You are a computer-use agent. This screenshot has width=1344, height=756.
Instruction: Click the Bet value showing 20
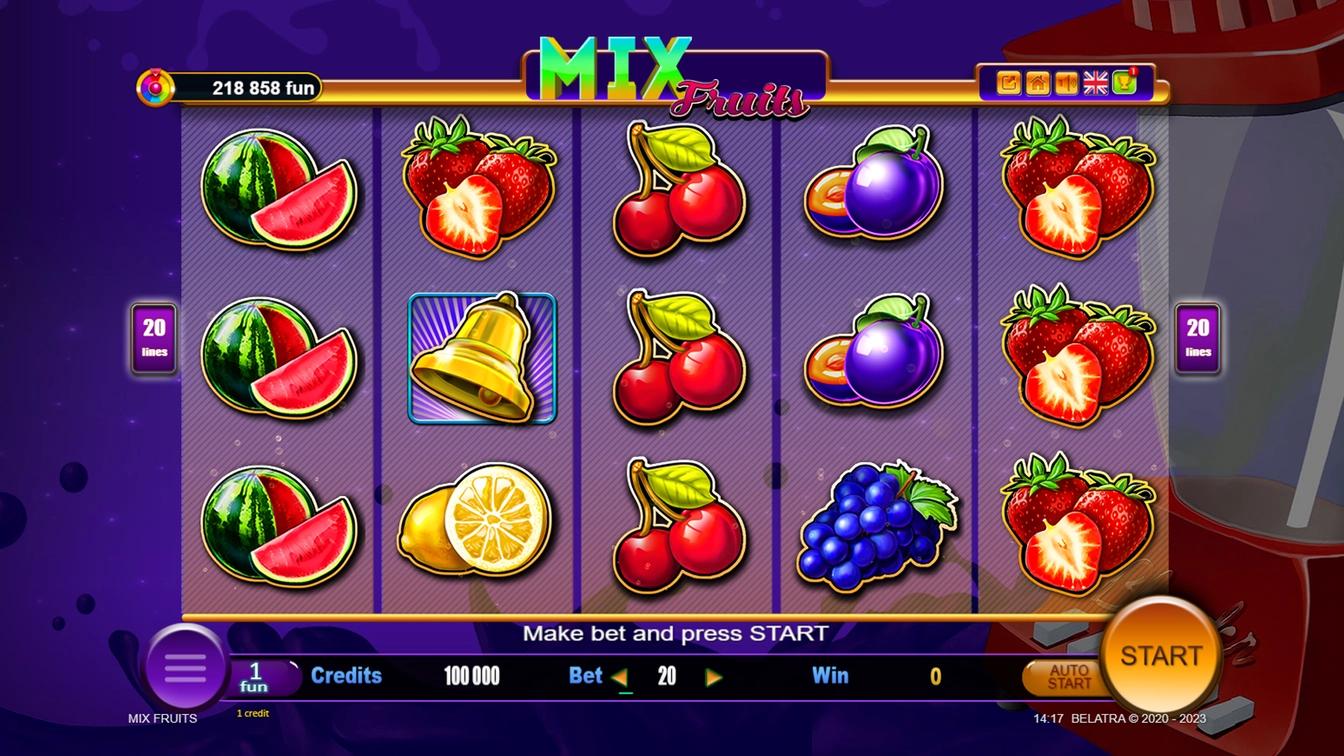[667, 676]
